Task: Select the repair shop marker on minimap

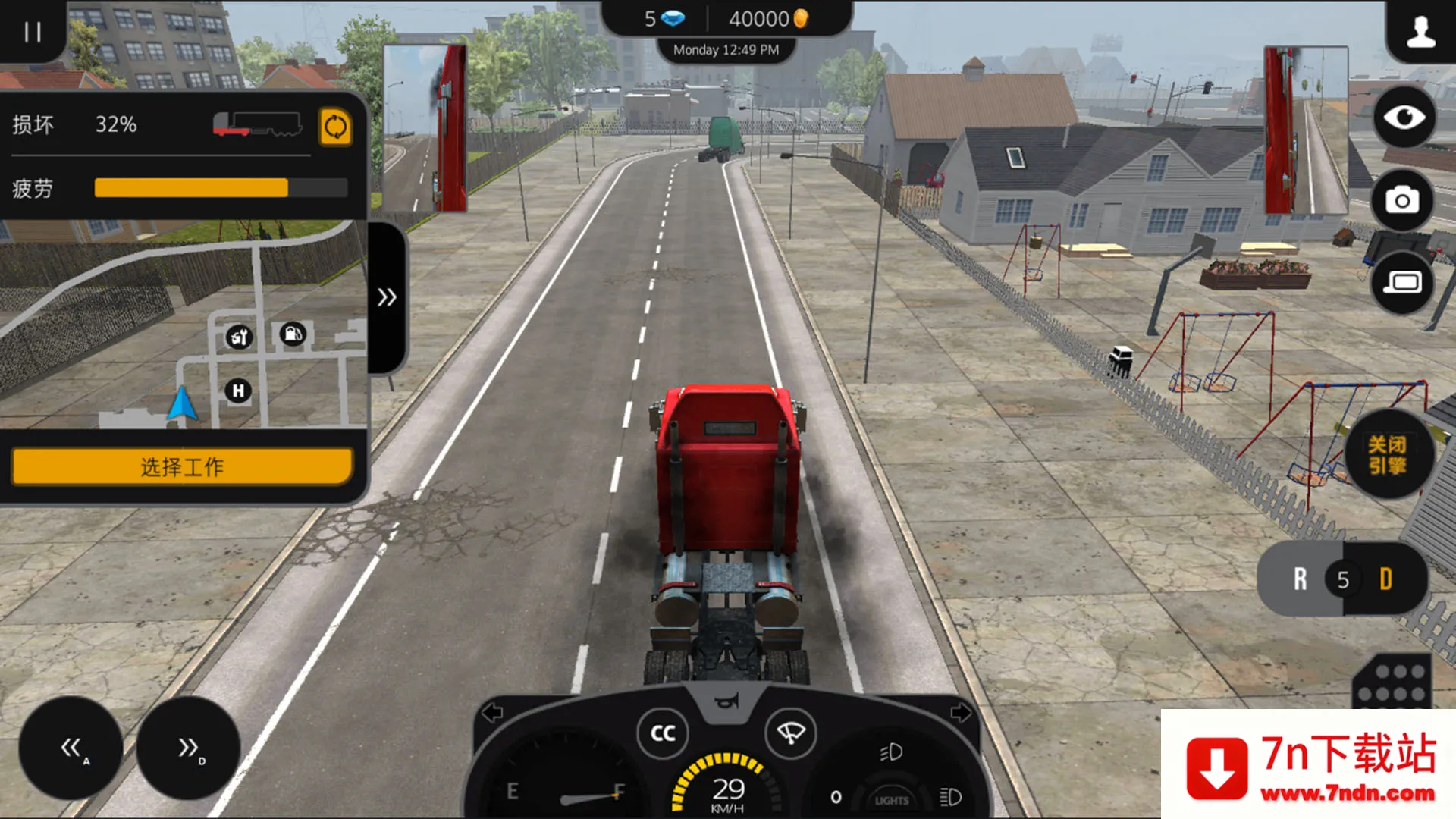Action: point(239,337)
